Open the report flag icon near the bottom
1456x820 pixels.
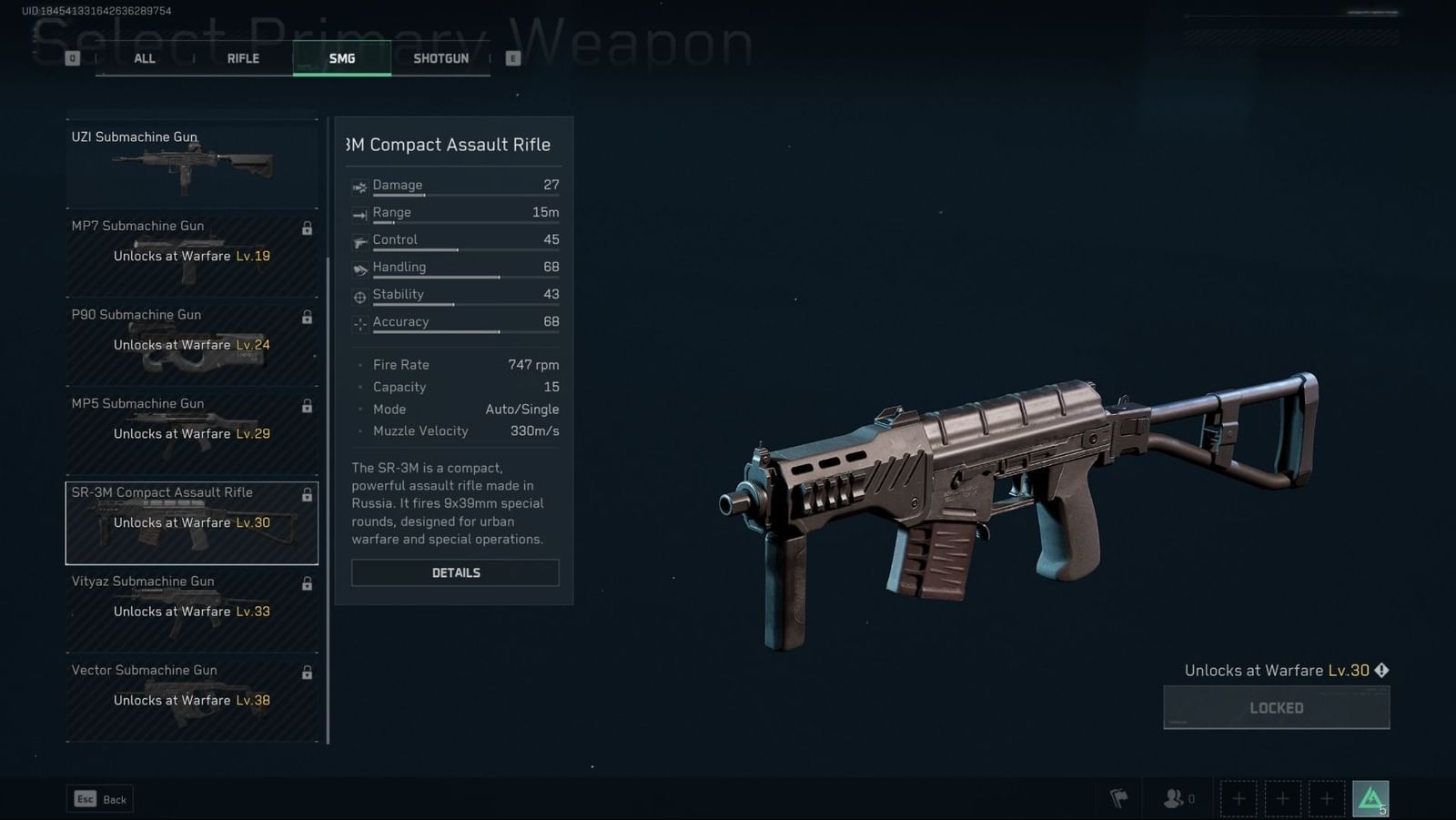pos(1120,797)
